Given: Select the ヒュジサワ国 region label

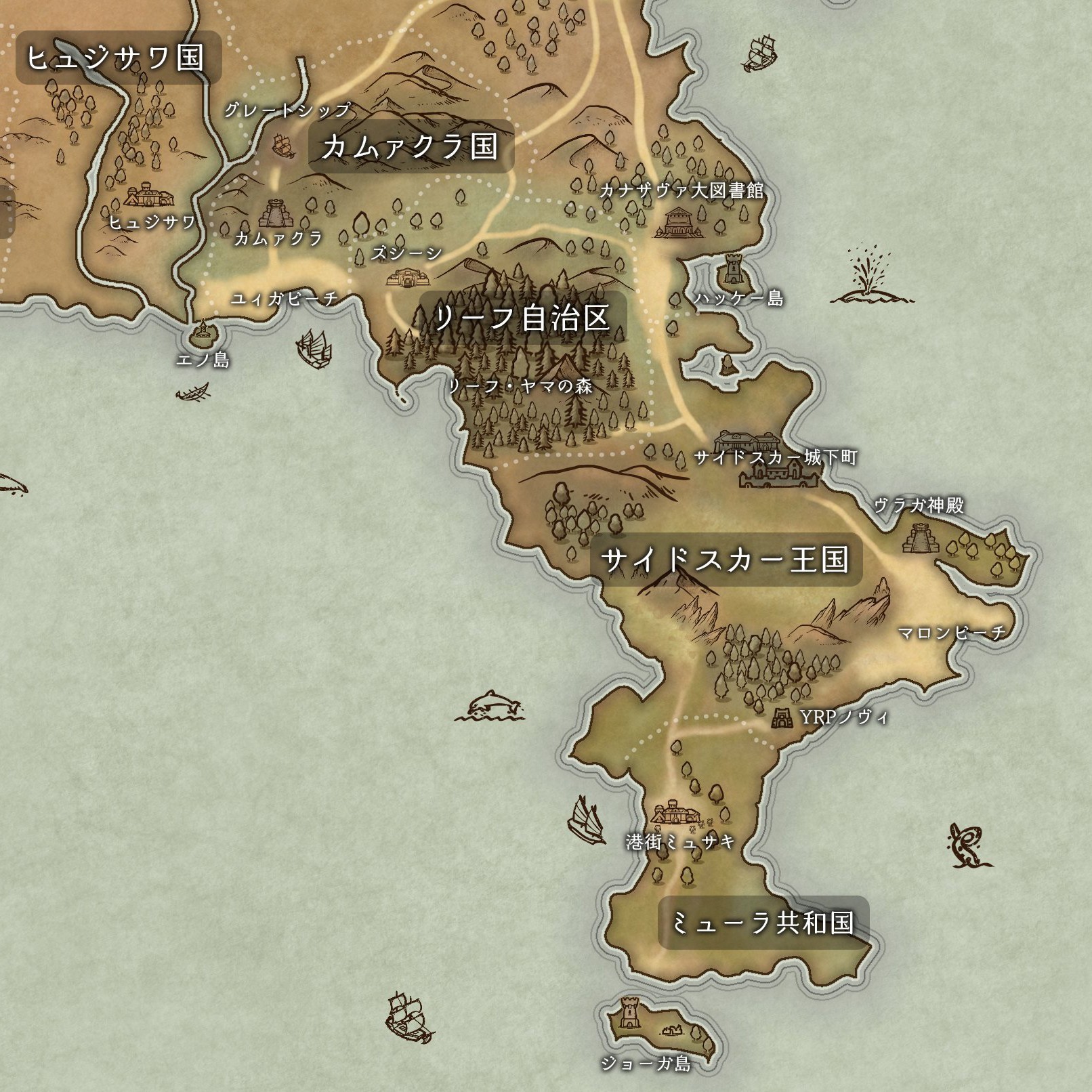Looking at the screenshot, I should click(117, 58).
